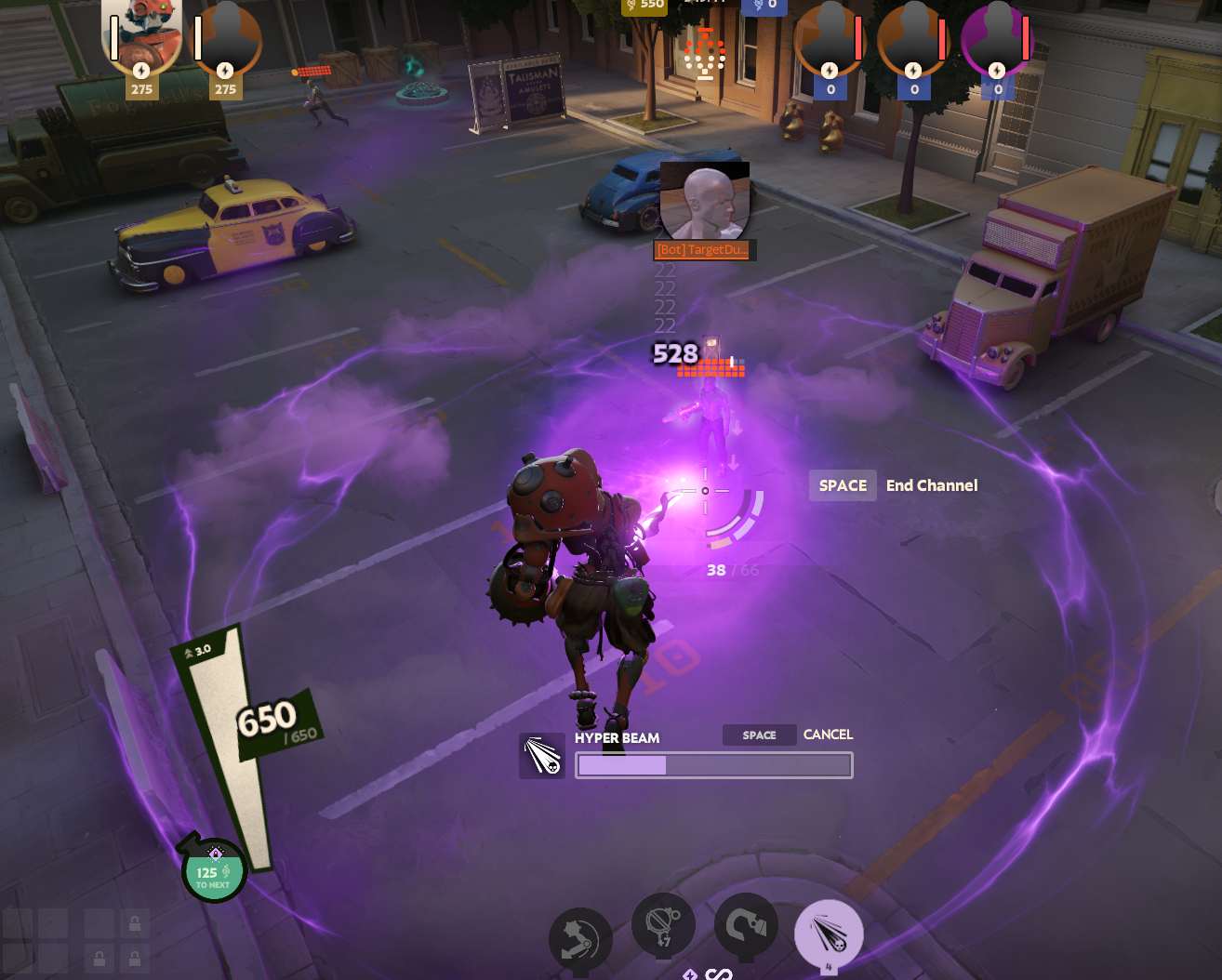Open the green 125 To Next upgrade flask
The width and height of the screenshot is (1222, 980).
pos(214,871)
